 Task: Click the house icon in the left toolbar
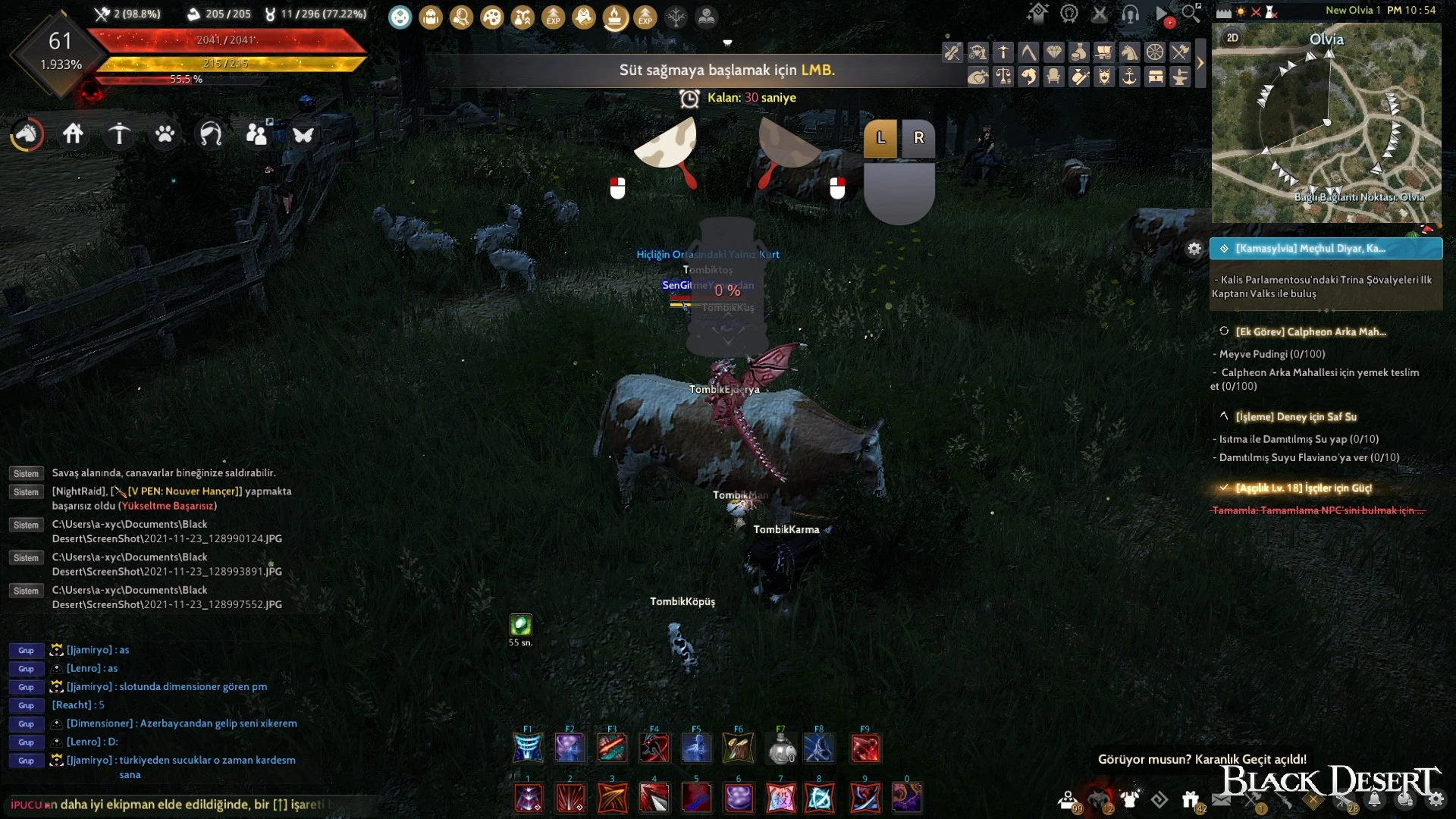point(73,134)
